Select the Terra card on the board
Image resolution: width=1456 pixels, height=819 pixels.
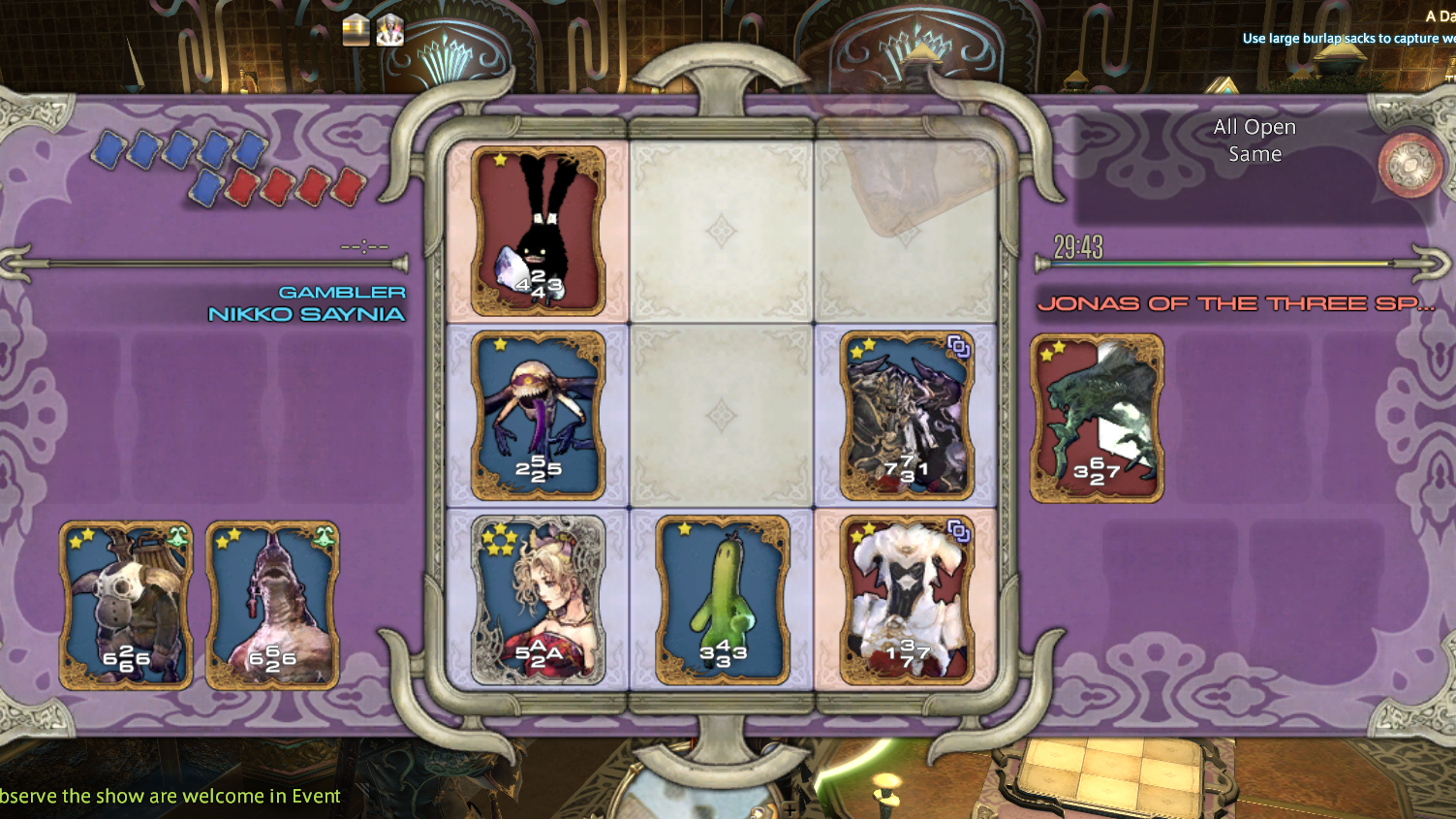539,600
